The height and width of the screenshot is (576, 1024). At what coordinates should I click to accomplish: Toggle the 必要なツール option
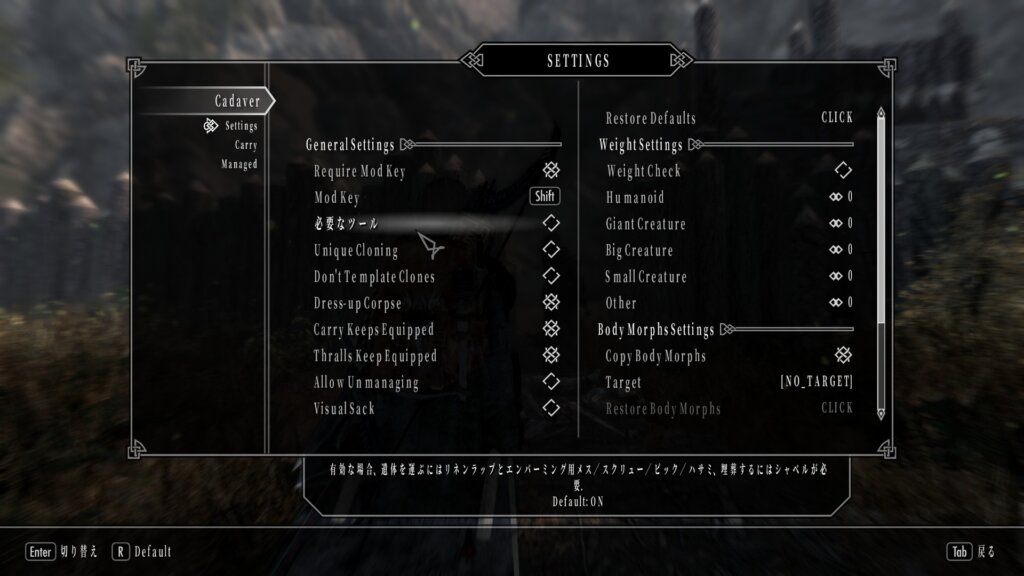[x=550, y=223]
